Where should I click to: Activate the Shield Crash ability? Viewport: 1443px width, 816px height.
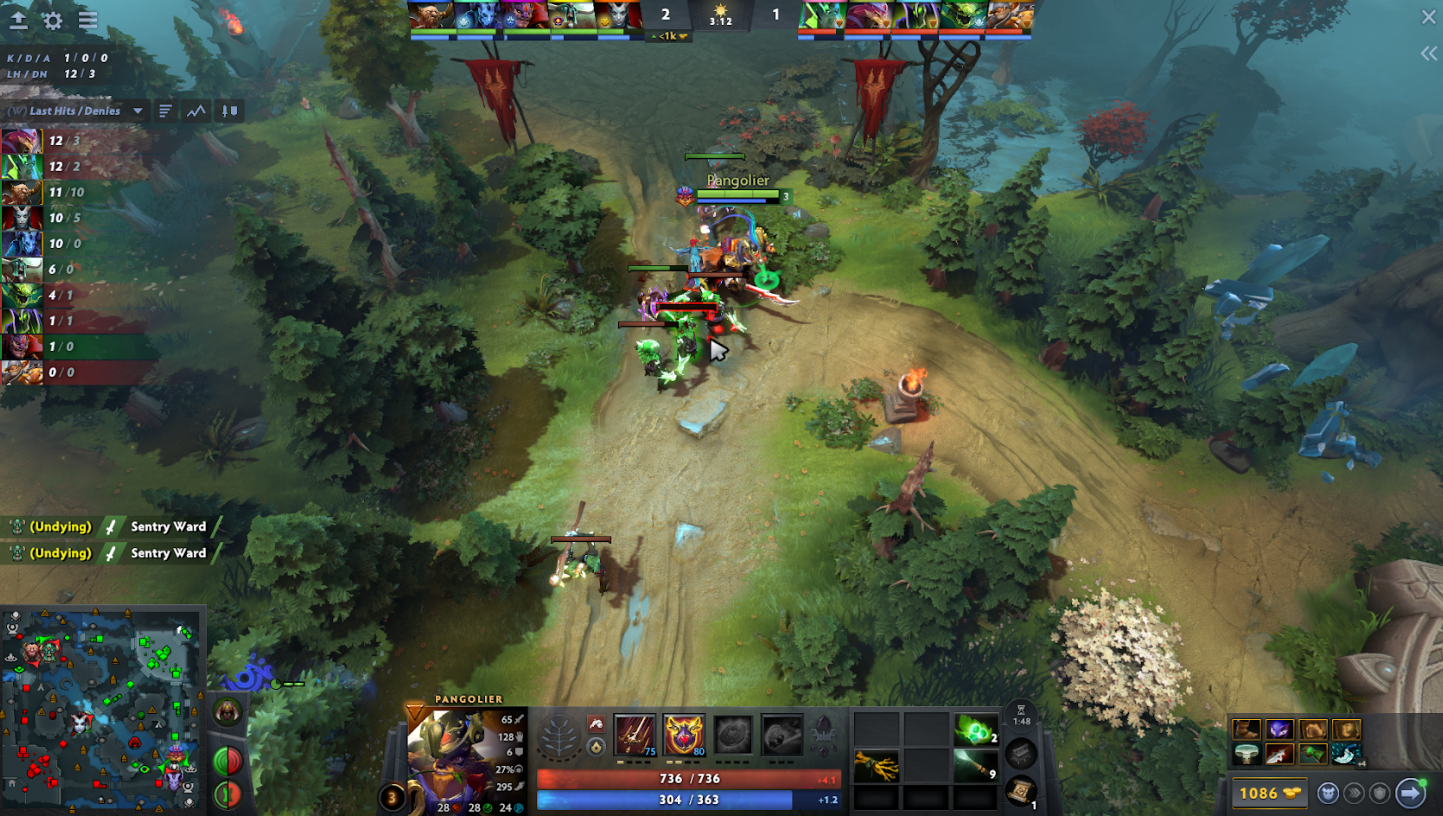click(x=684, y=735)
